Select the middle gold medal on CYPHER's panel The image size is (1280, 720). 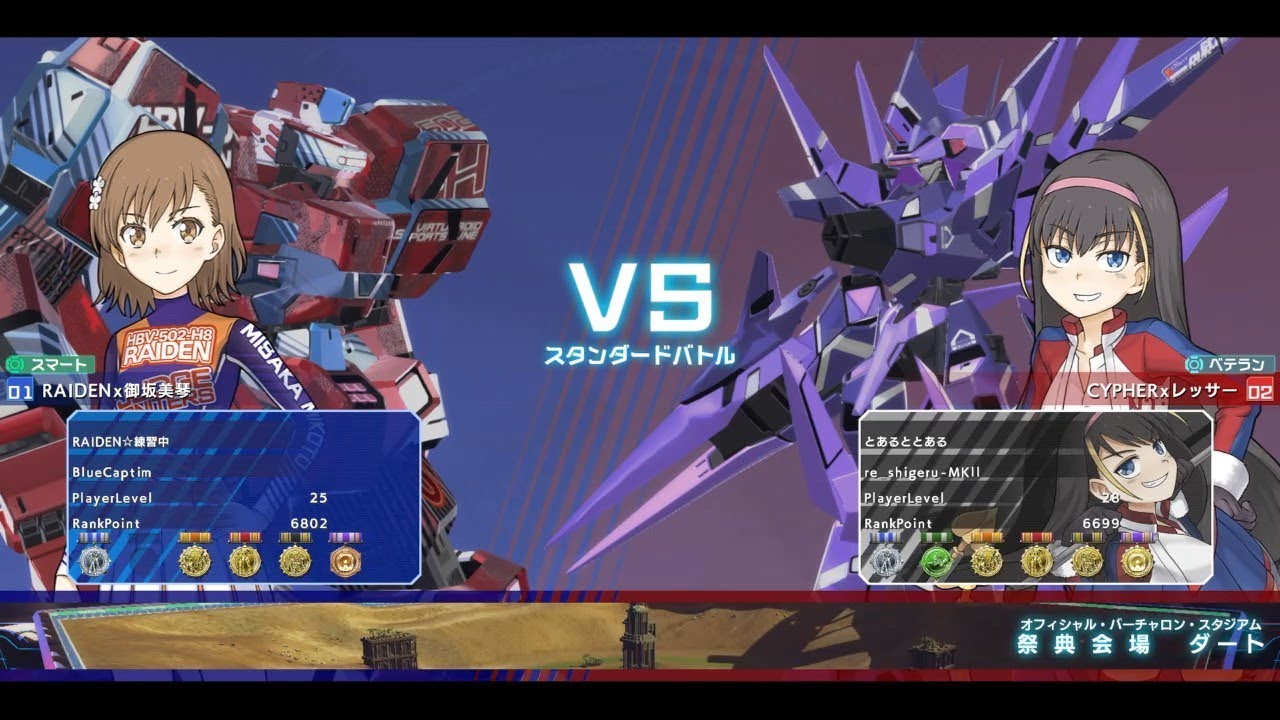coord(1037,560)
